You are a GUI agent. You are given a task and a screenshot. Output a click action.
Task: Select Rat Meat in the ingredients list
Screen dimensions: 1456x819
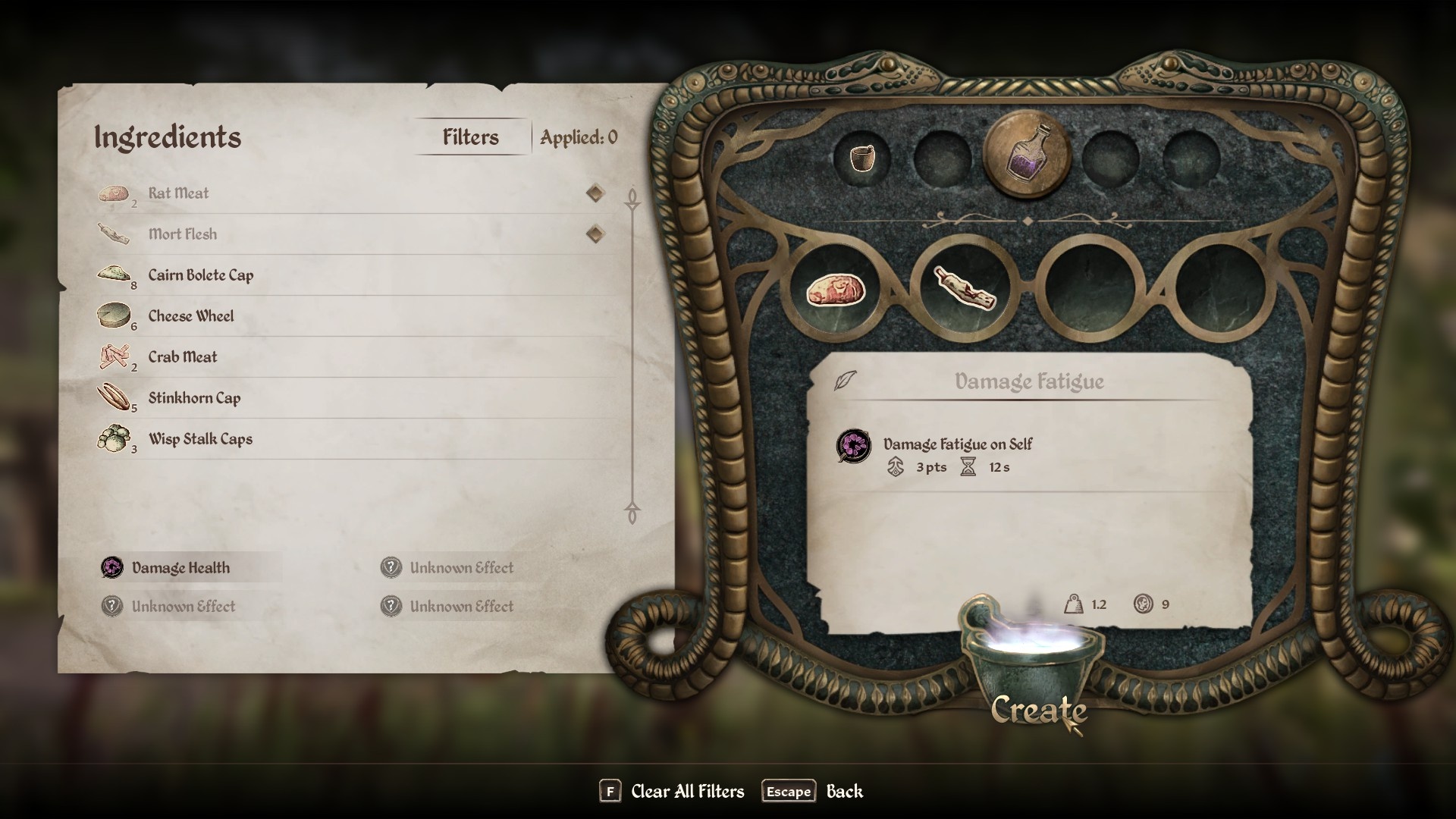[x=178, y=193]
